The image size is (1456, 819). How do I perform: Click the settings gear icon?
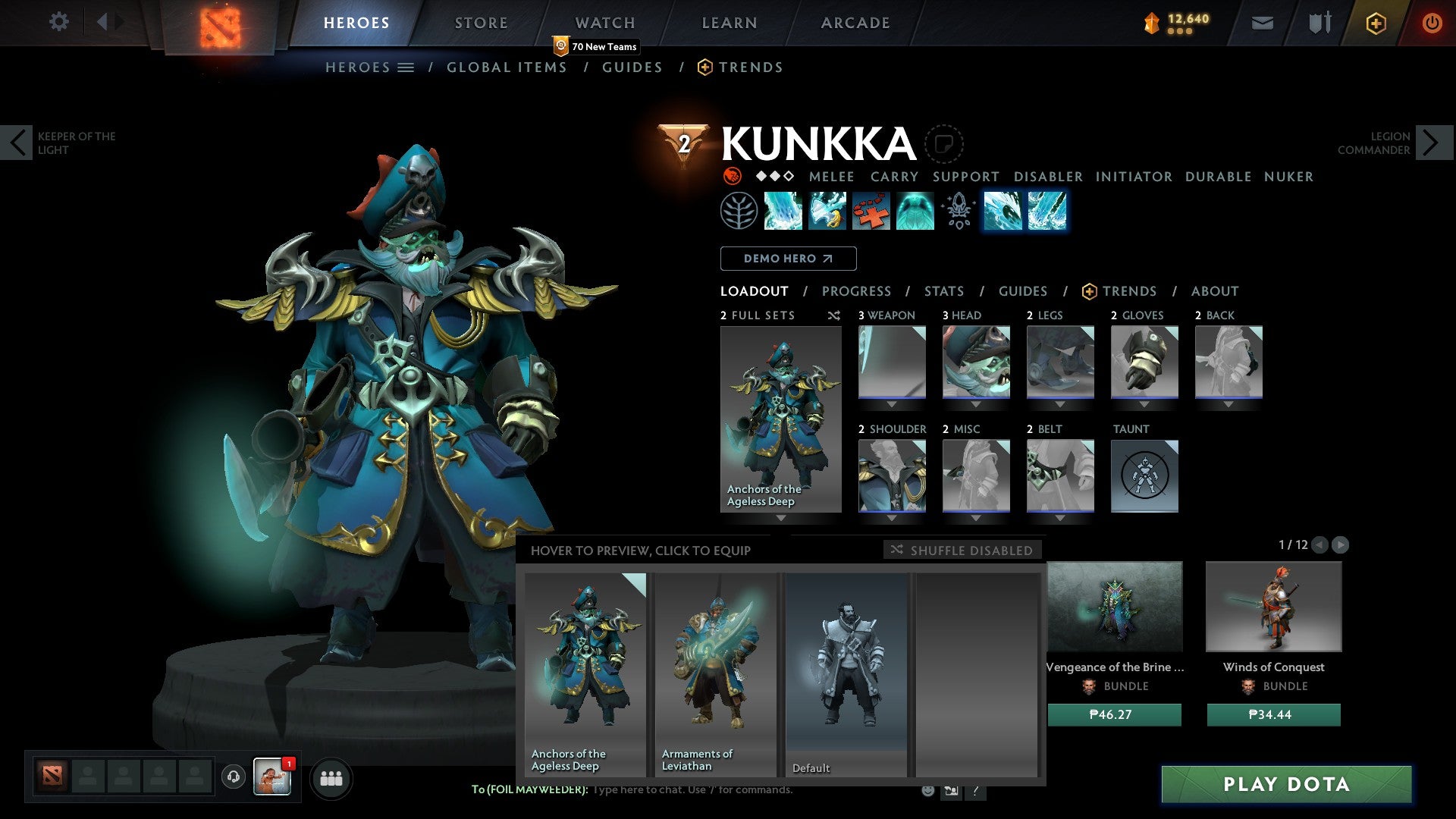[59, 22]
